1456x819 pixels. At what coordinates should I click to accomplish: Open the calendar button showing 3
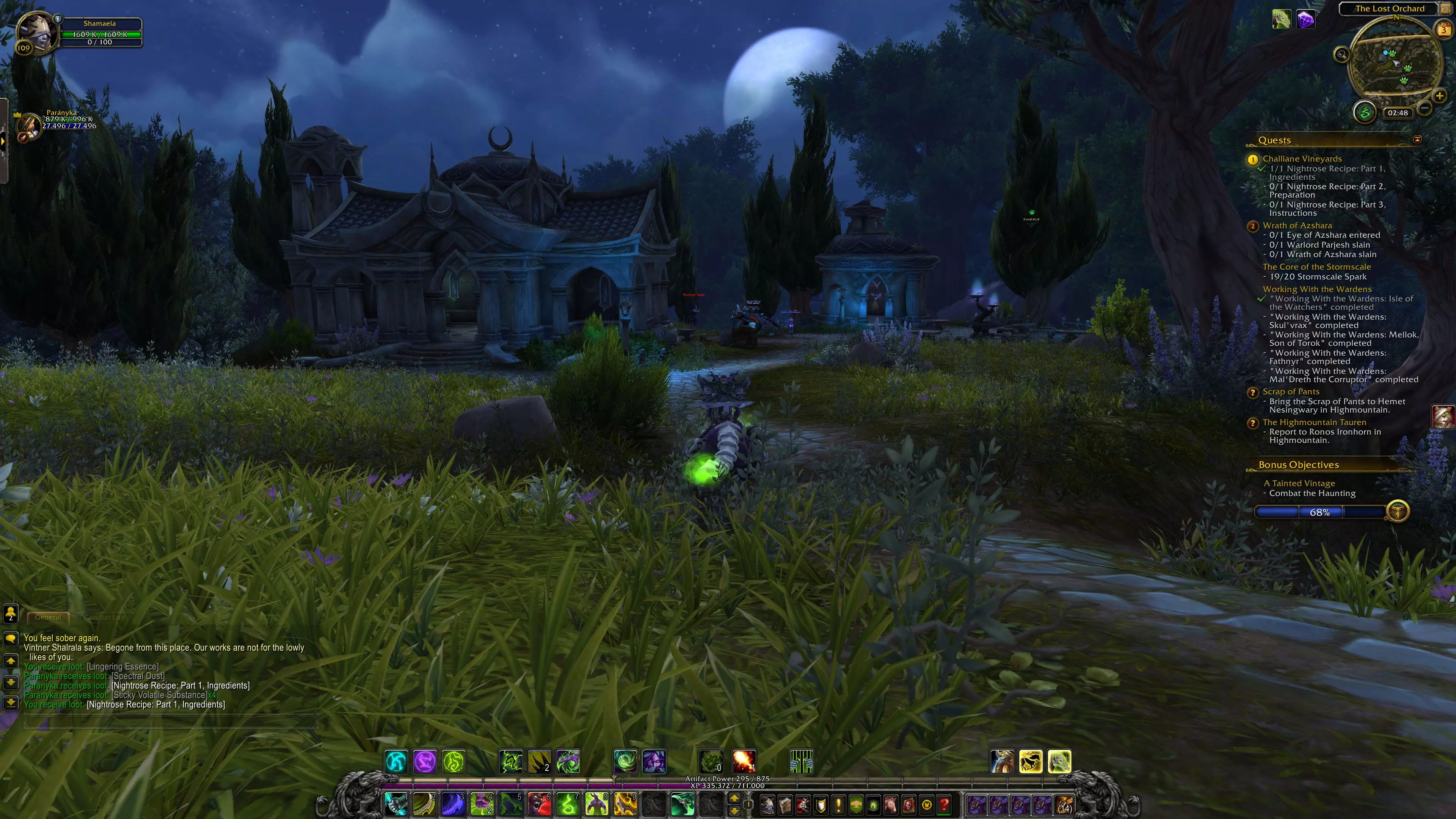tap(1443, 30)
